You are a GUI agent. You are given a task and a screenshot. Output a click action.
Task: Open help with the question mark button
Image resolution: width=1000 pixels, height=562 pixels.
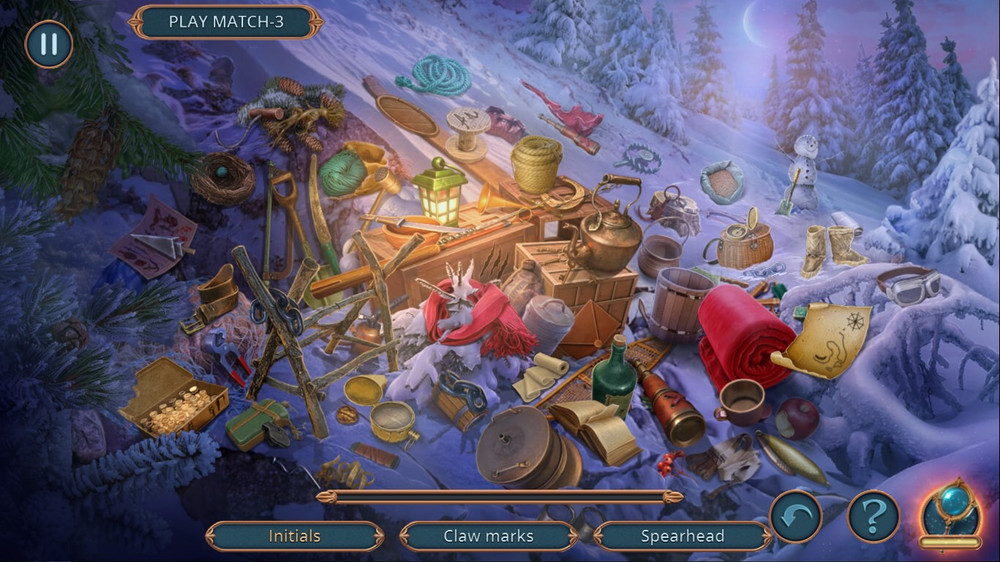pyautogui.click(x=873, y=517)
